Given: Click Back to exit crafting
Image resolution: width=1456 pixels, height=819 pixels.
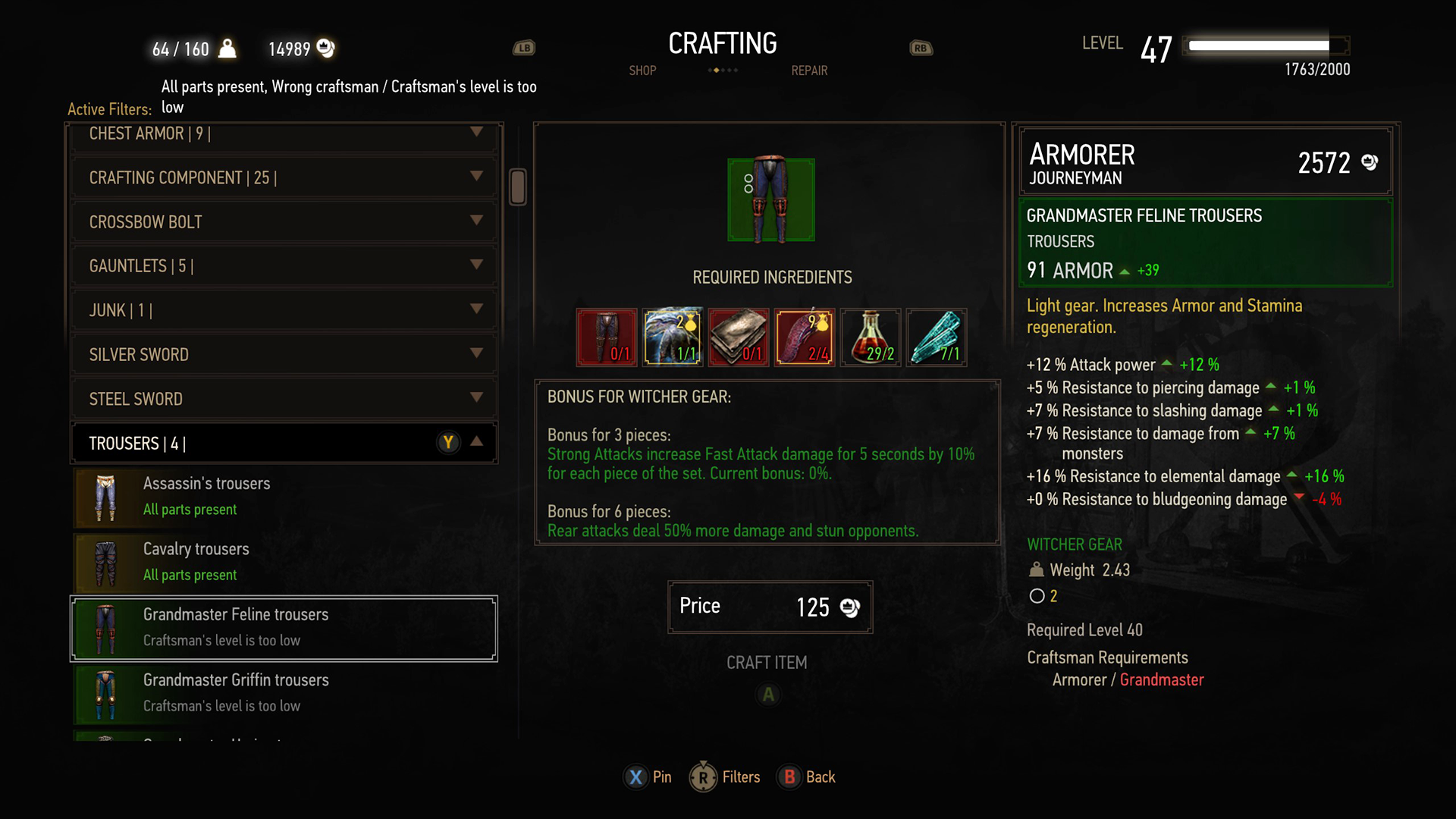Looking at the screenshot, I should (x=789, y=777).
